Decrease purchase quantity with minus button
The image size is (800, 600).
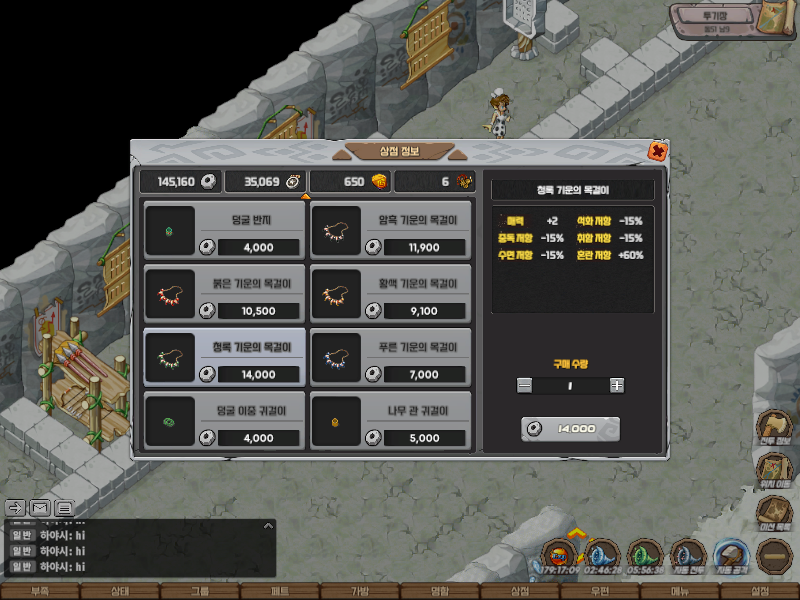pos(525,385)
